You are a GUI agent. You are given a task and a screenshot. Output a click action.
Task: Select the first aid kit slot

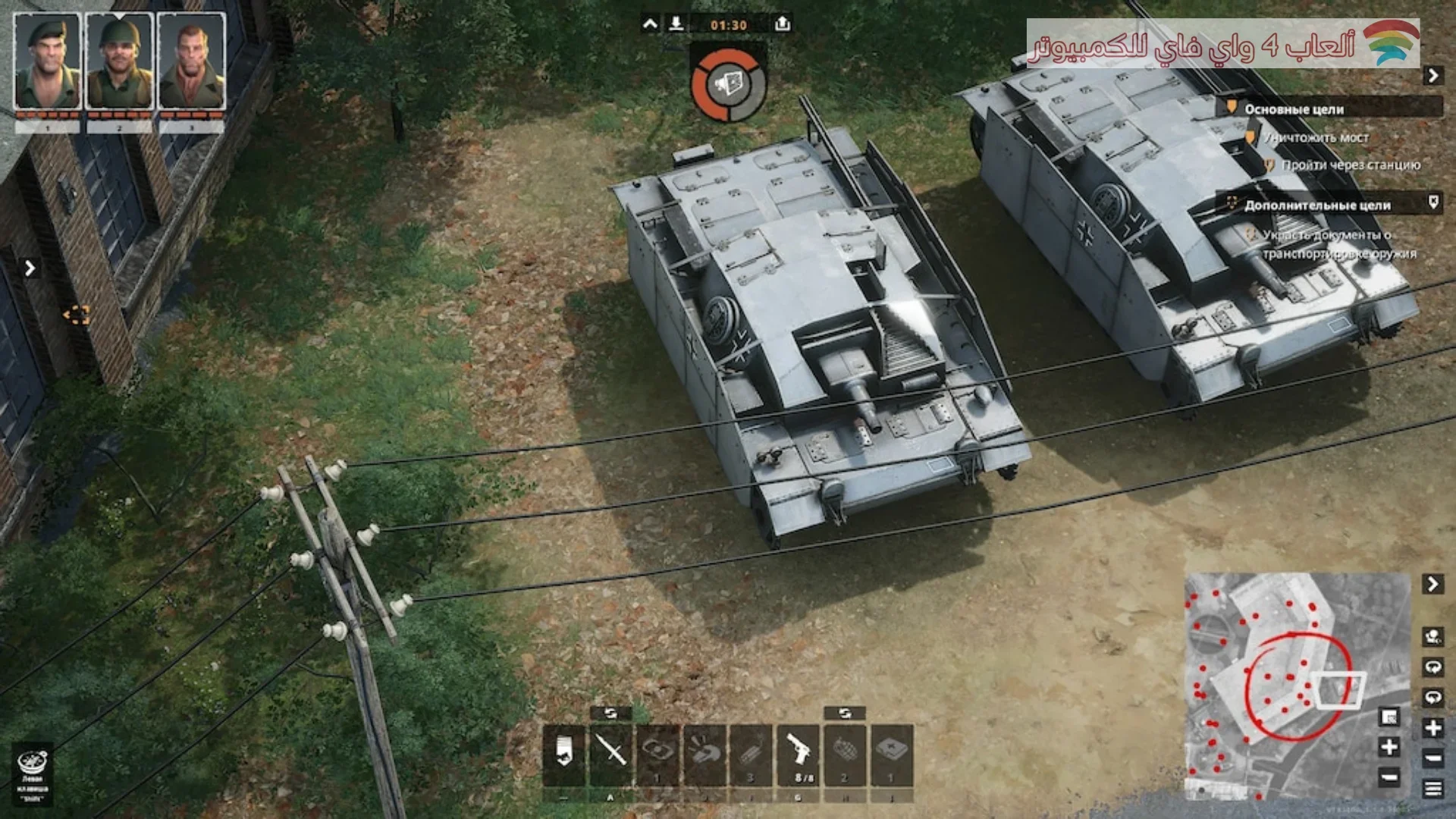892,753
